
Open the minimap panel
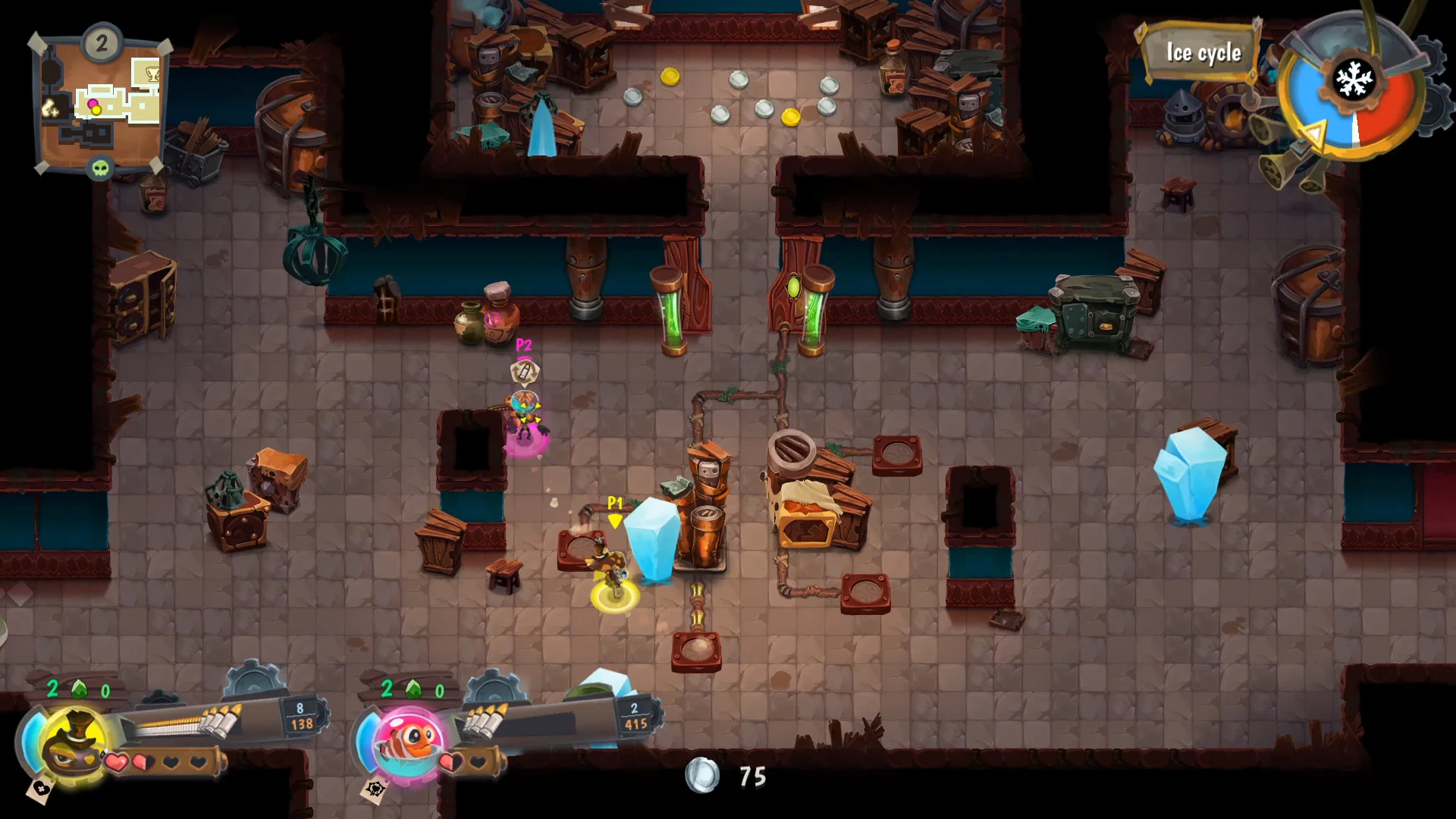99,102
